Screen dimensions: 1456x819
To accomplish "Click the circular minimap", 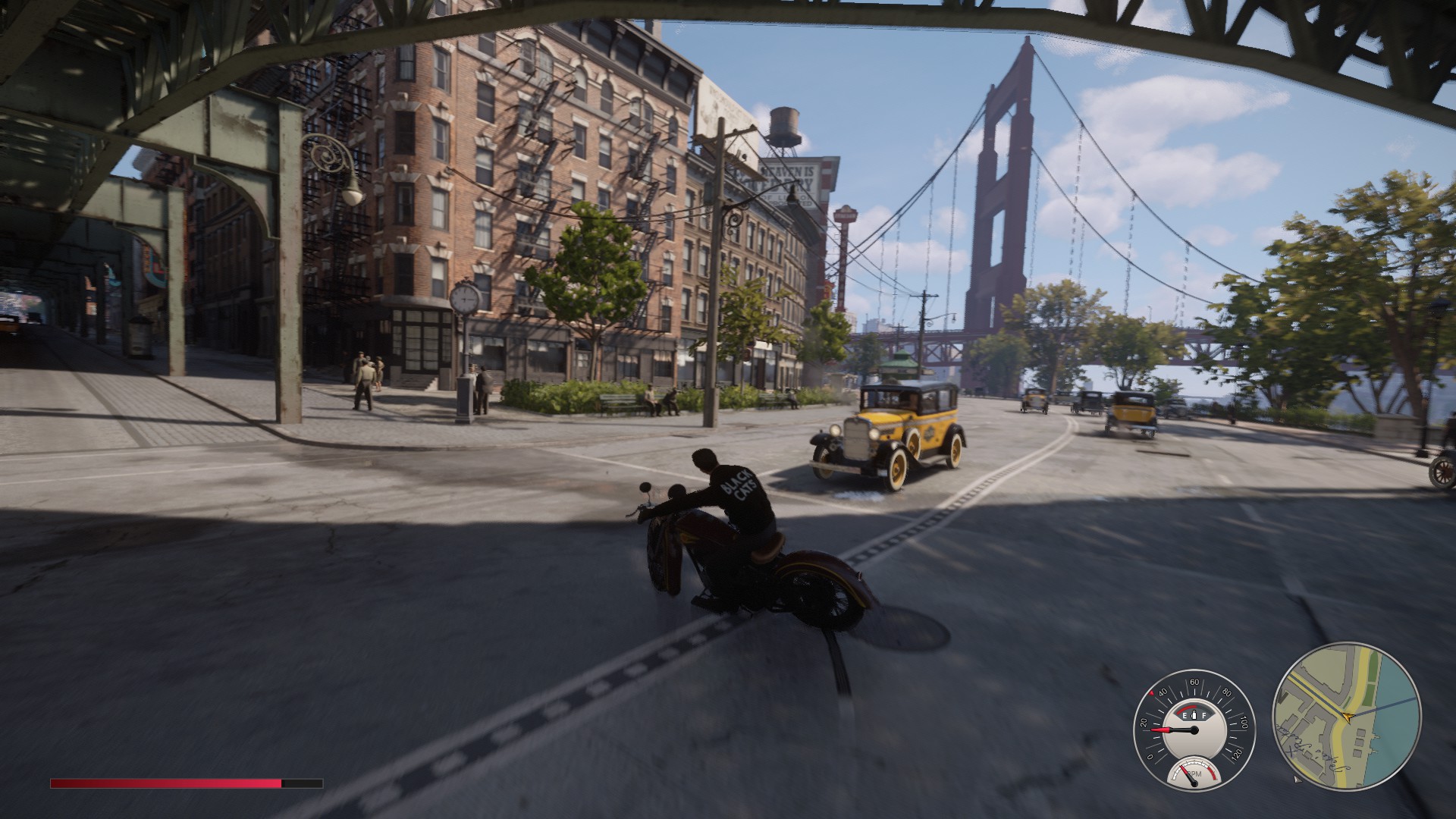I will 1346,716.
